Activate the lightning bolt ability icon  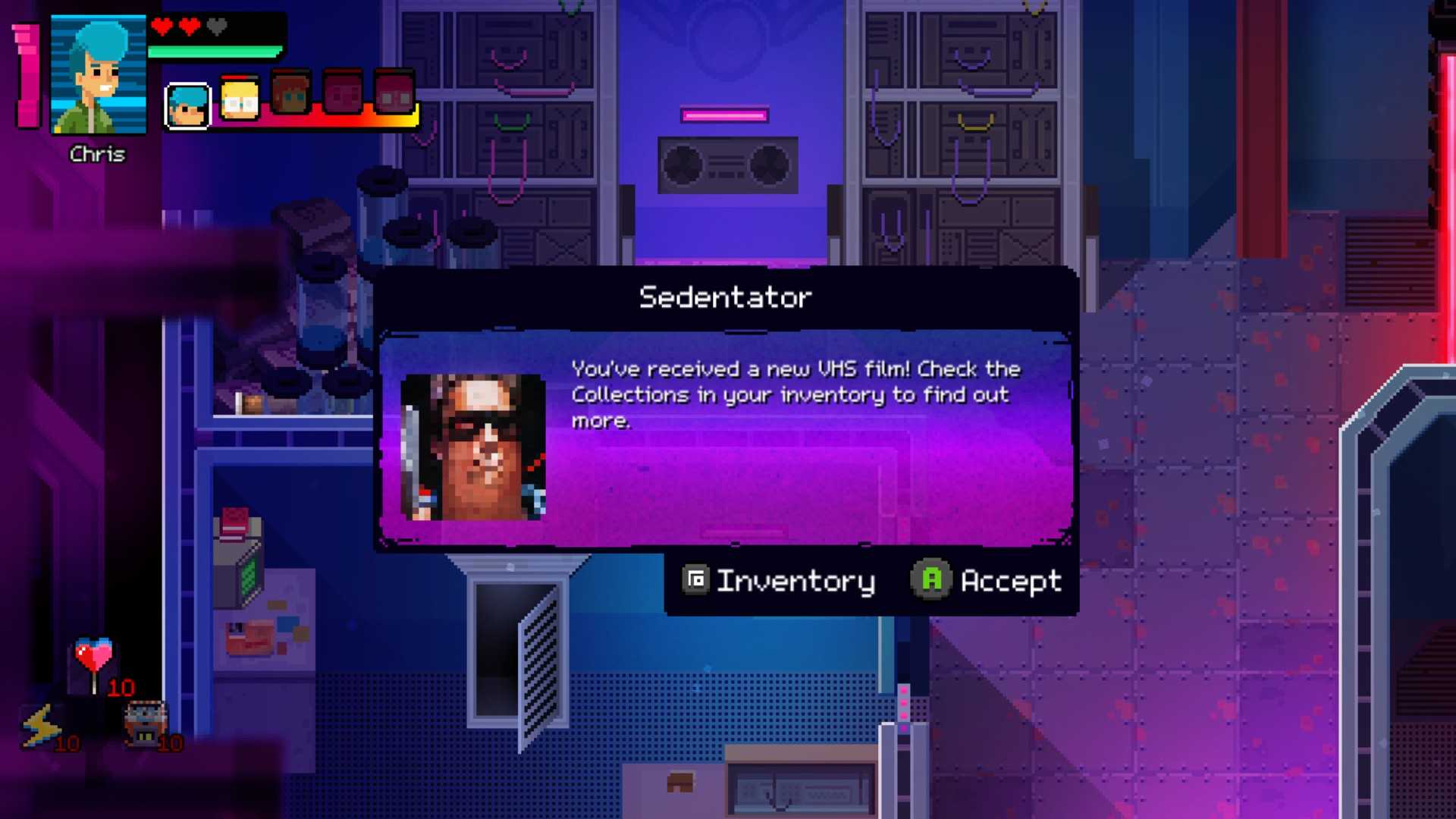pyautogui.click(x=42, y=725)
